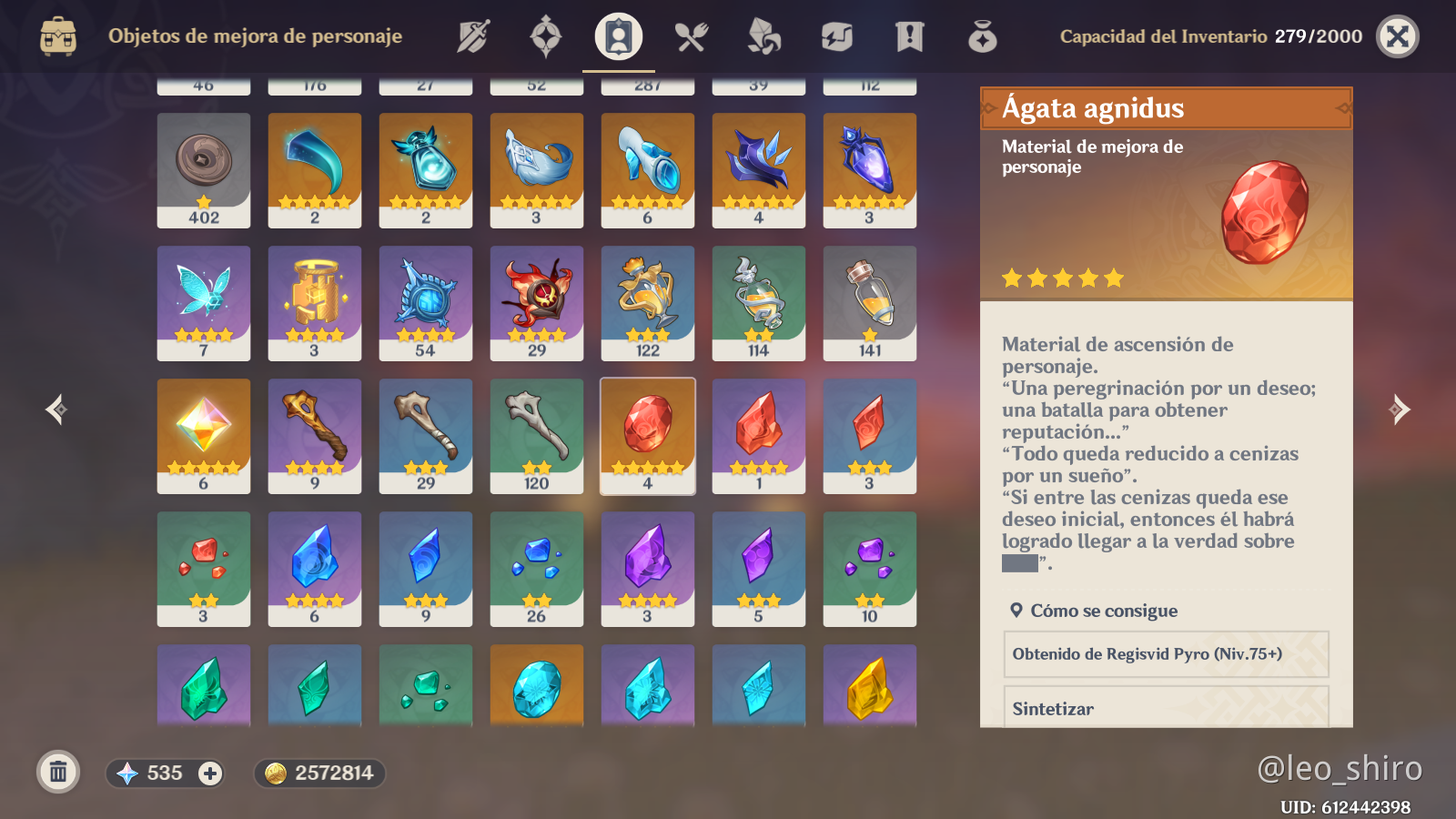Add more Primogems with the plus button
The height and width of the screenshot is (819, 1456).
(210, 773)
